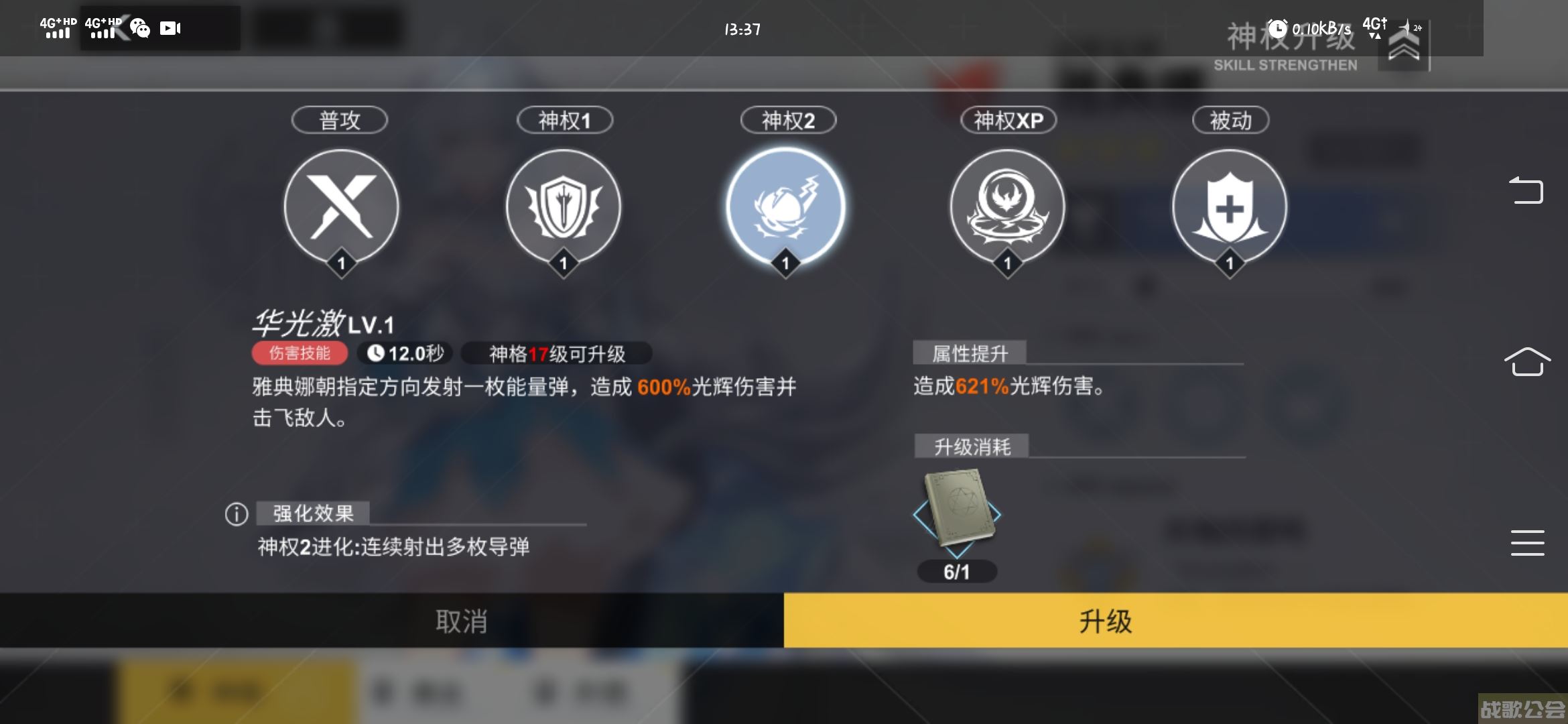Open WeChat from the status bar icon
The width and height of the screenshot is (1568, 724).
click(139, 28)
